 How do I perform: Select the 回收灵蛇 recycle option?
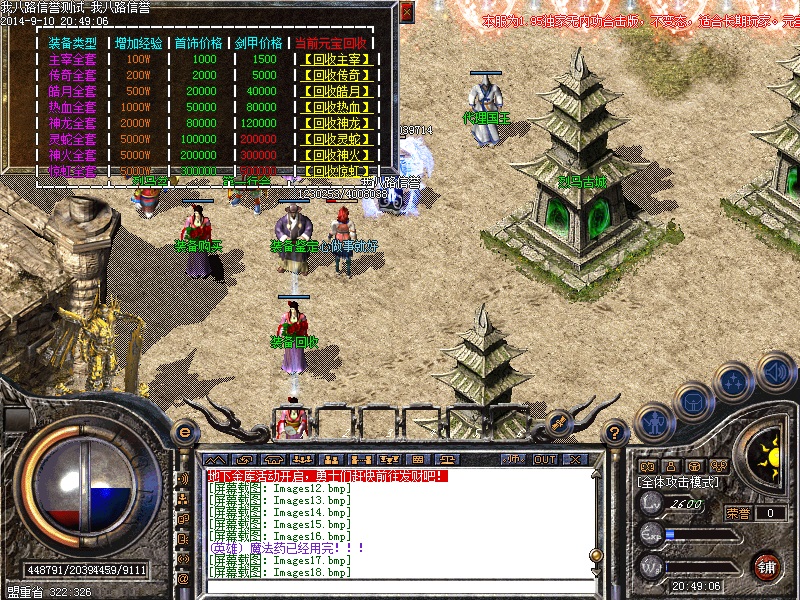(x=333, y=139)
